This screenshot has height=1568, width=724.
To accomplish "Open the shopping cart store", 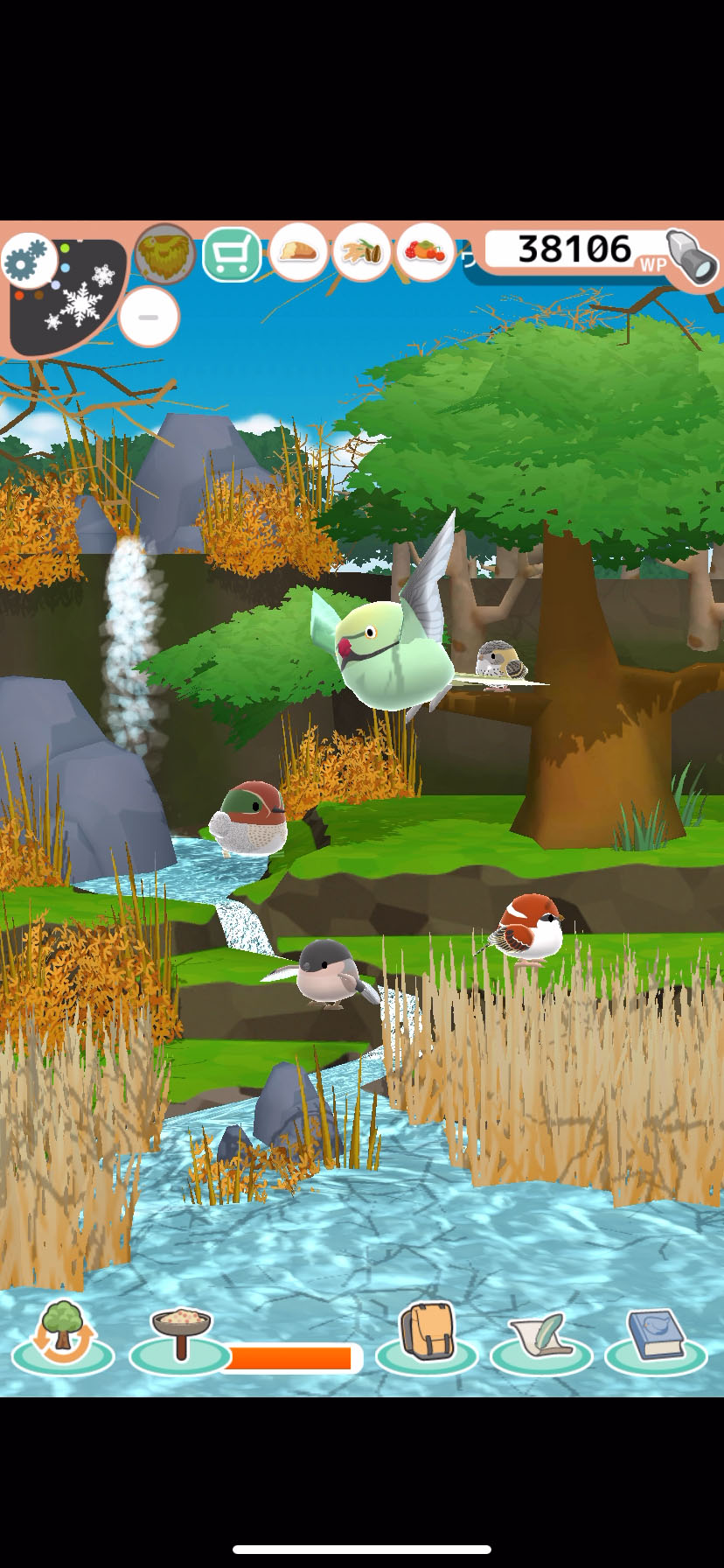I will click(x=232, y=255).
